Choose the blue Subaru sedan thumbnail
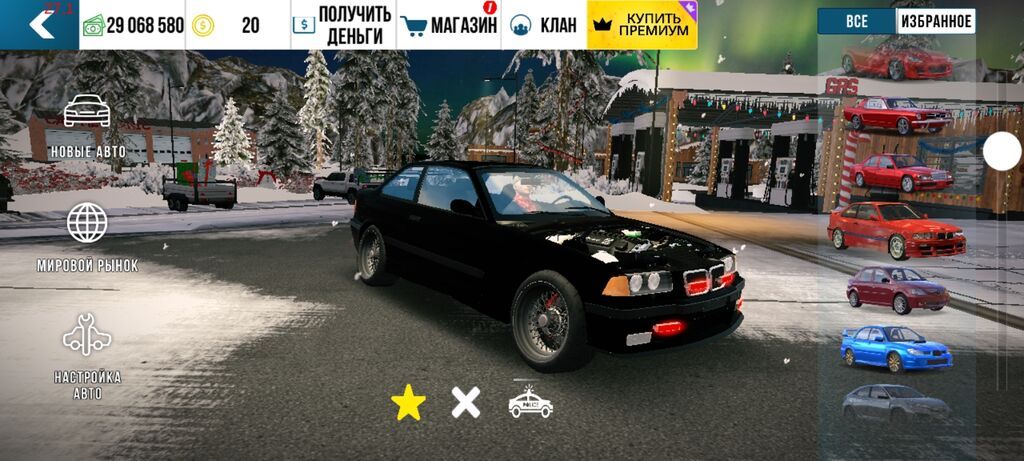Viewport: 1024px width, 461px height. (896, 348)
